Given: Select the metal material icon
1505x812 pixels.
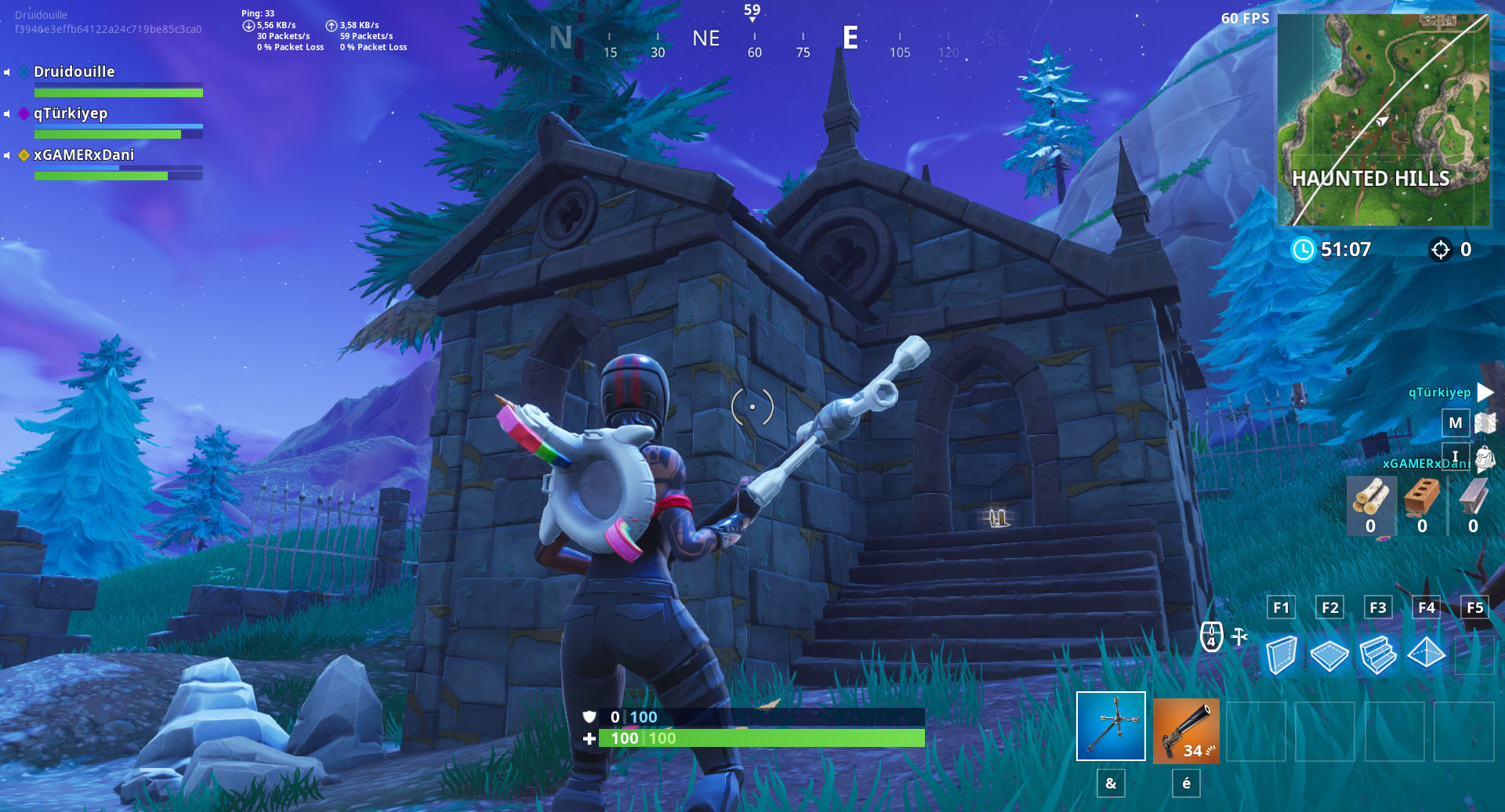Looking at the screenshot, I should tap(1473, 497).
